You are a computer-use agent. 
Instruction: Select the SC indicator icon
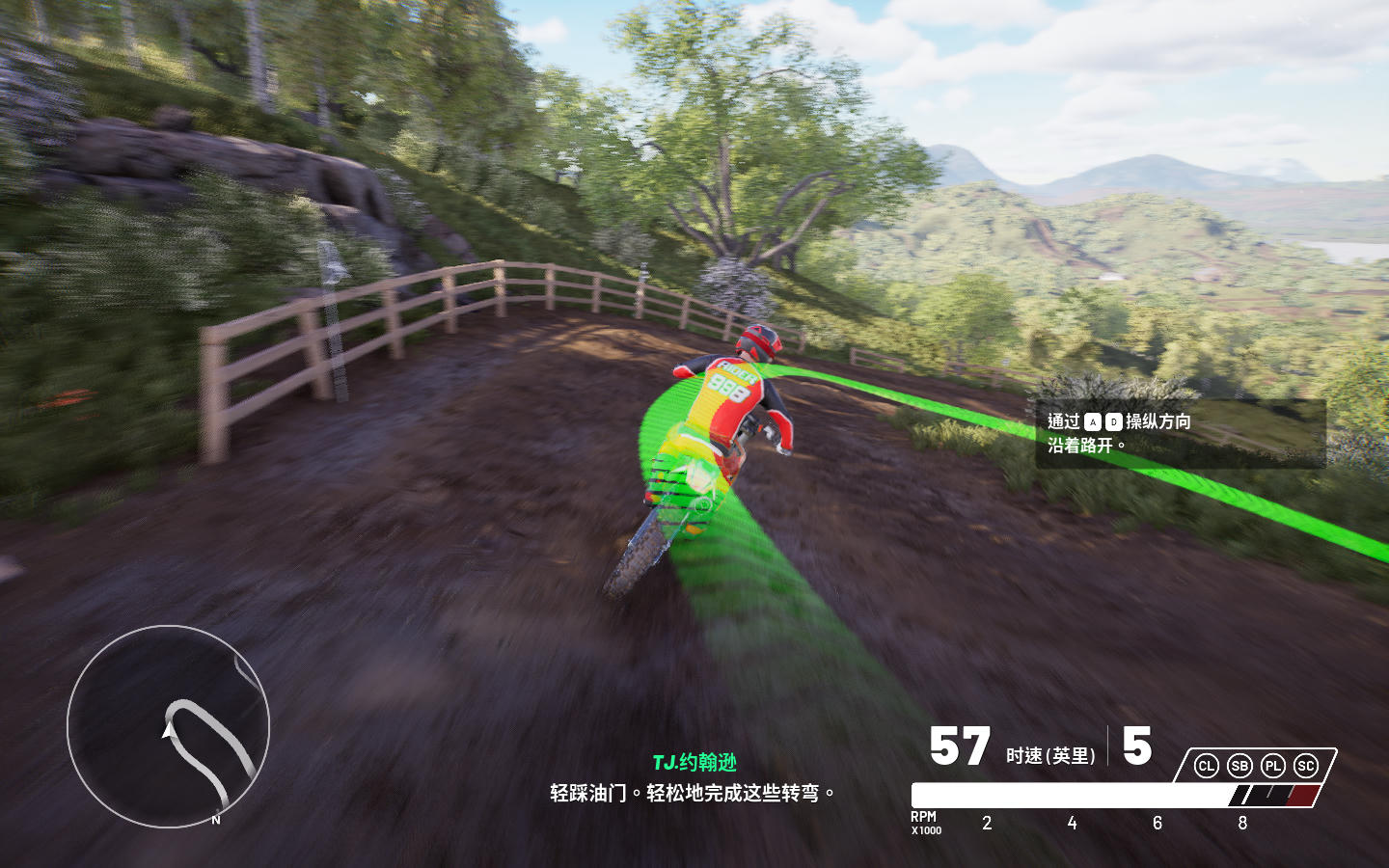[x=1306, y=766]
